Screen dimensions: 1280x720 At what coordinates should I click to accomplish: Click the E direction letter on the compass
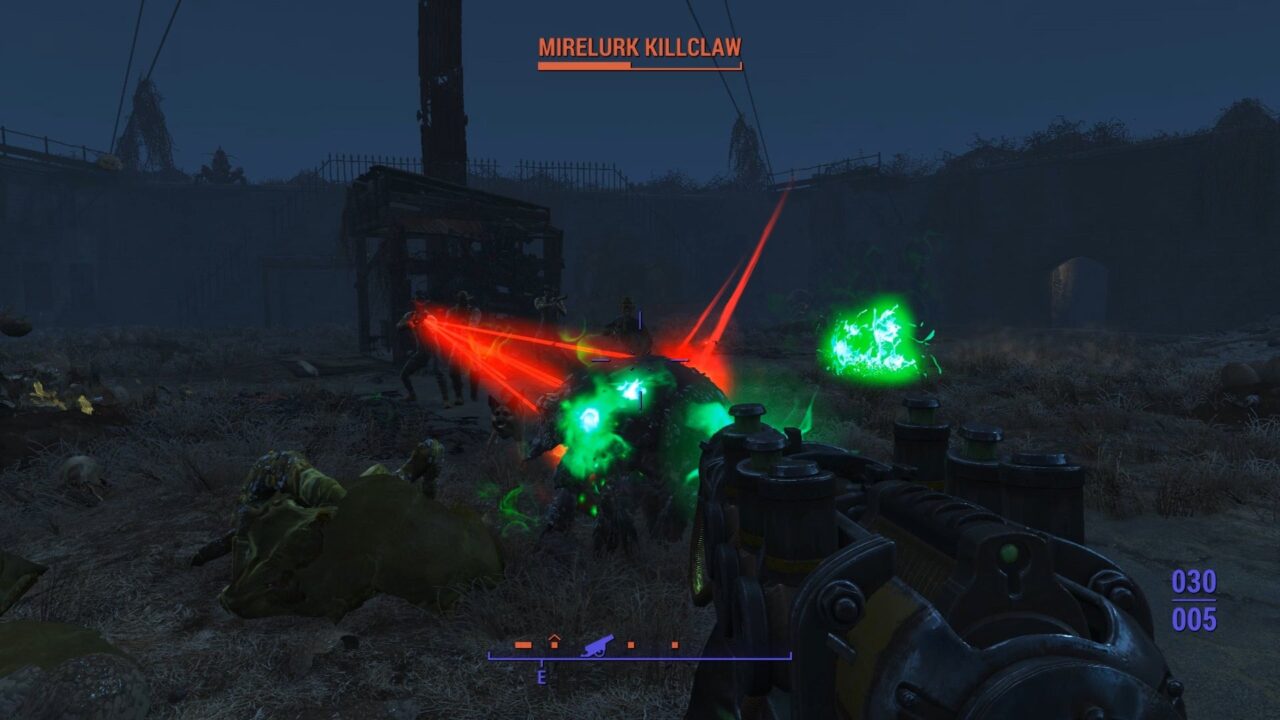pyautogui.click(x=541, y=678)
